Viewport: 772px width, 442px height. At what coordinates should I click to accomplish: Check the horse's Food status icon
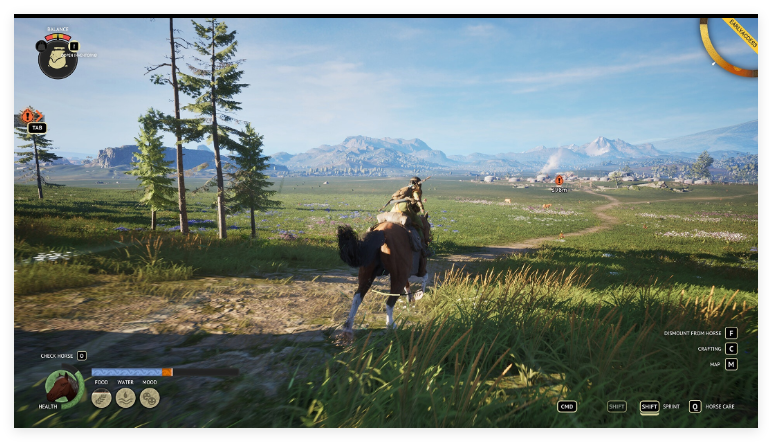click(x=101, y=398)
